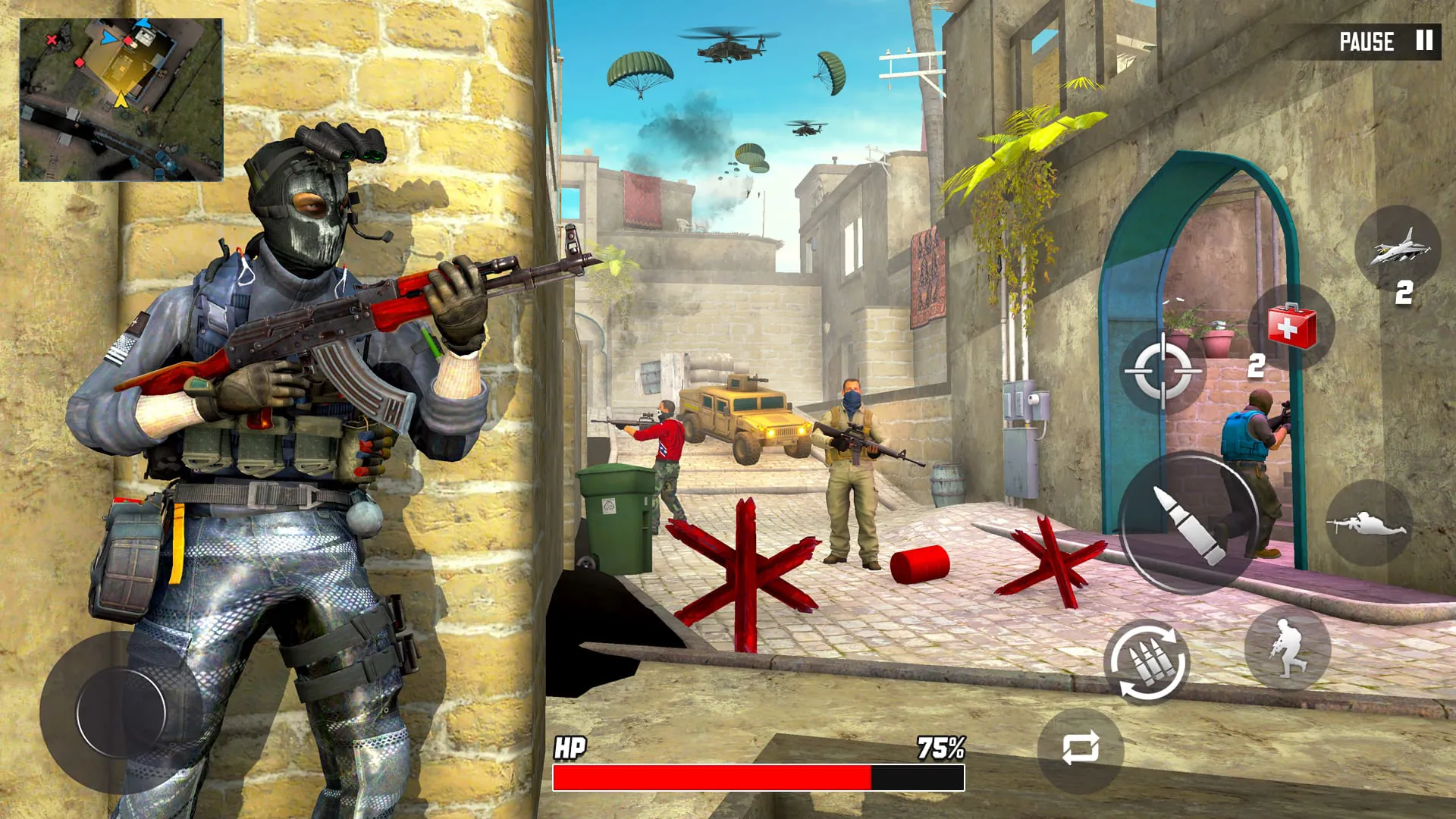Go prone with the lying soldier icon

(x=1367, y=523)
